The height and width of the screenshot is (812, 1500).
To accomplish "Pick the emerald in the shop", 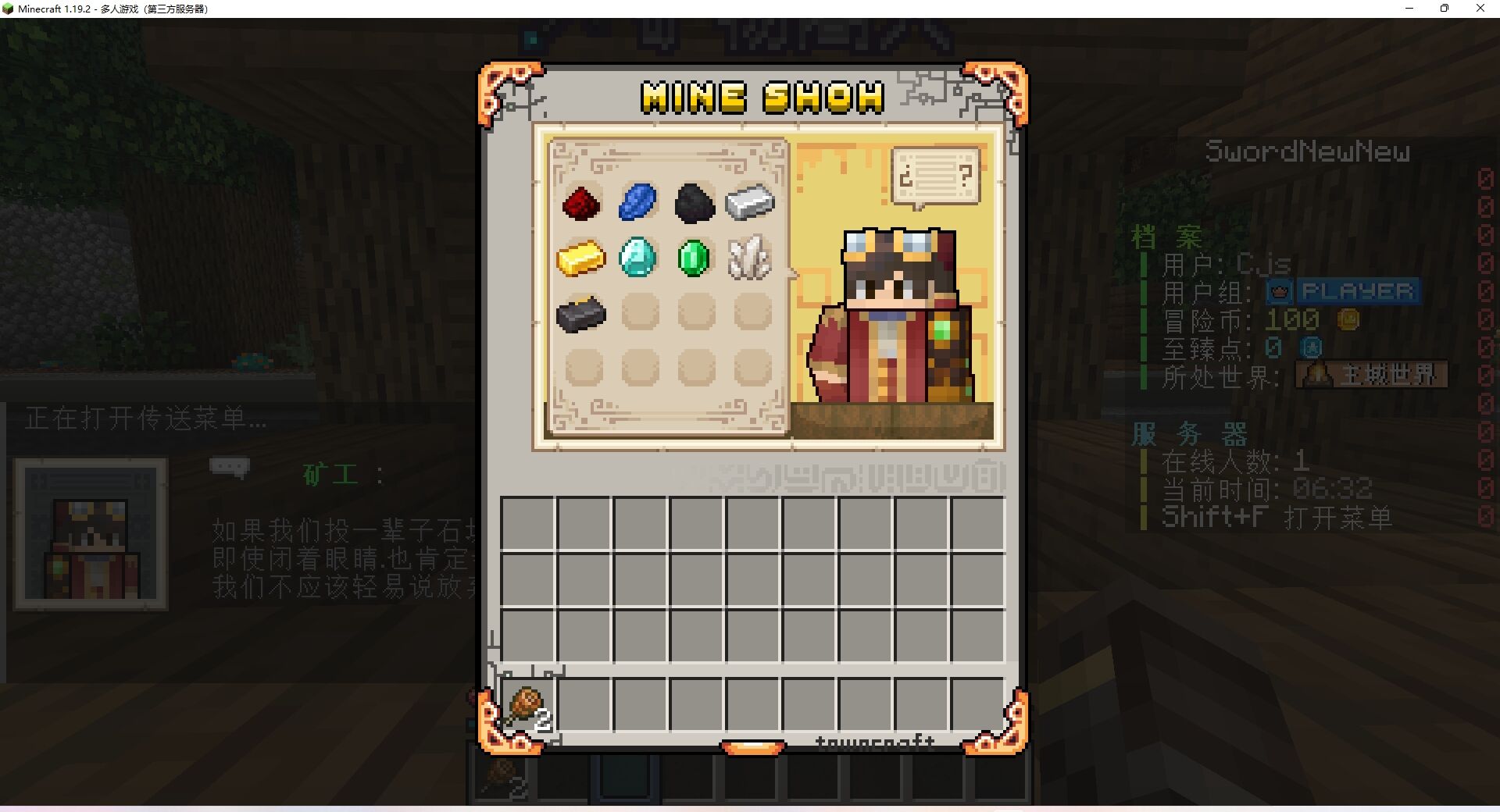I will point(694,258).
